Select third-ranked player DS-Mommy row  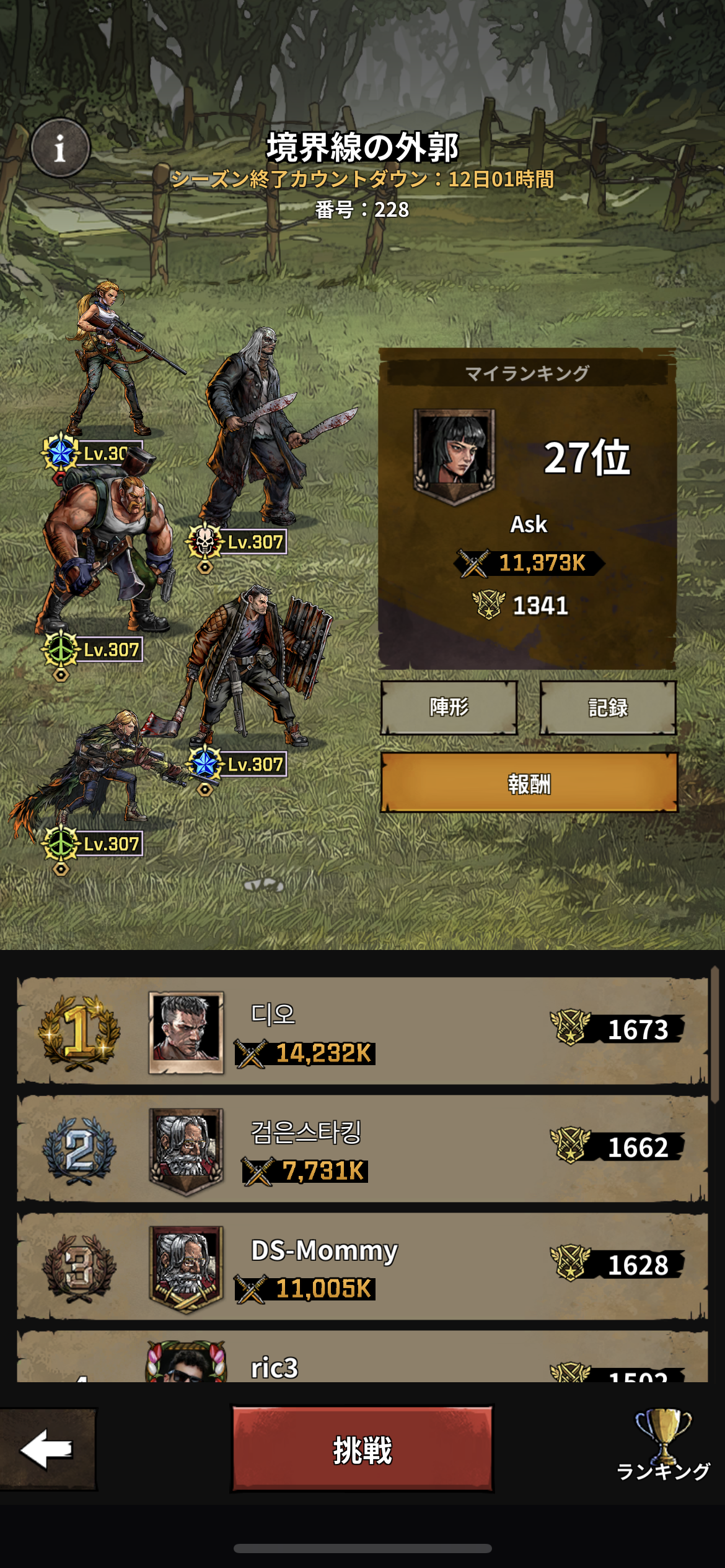[x=362, y=1266]
